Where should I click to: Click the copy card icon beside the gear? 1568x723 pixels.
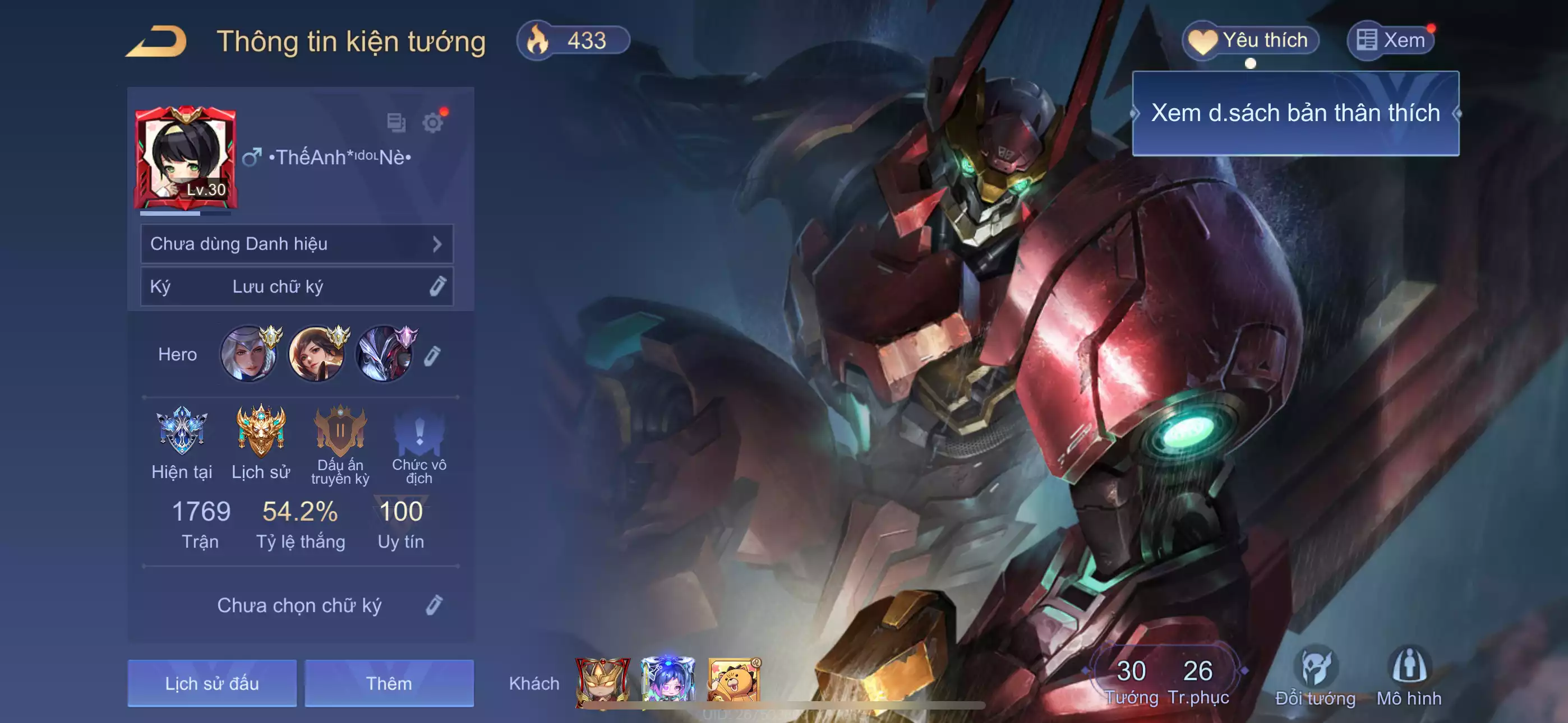coord(396,123)
